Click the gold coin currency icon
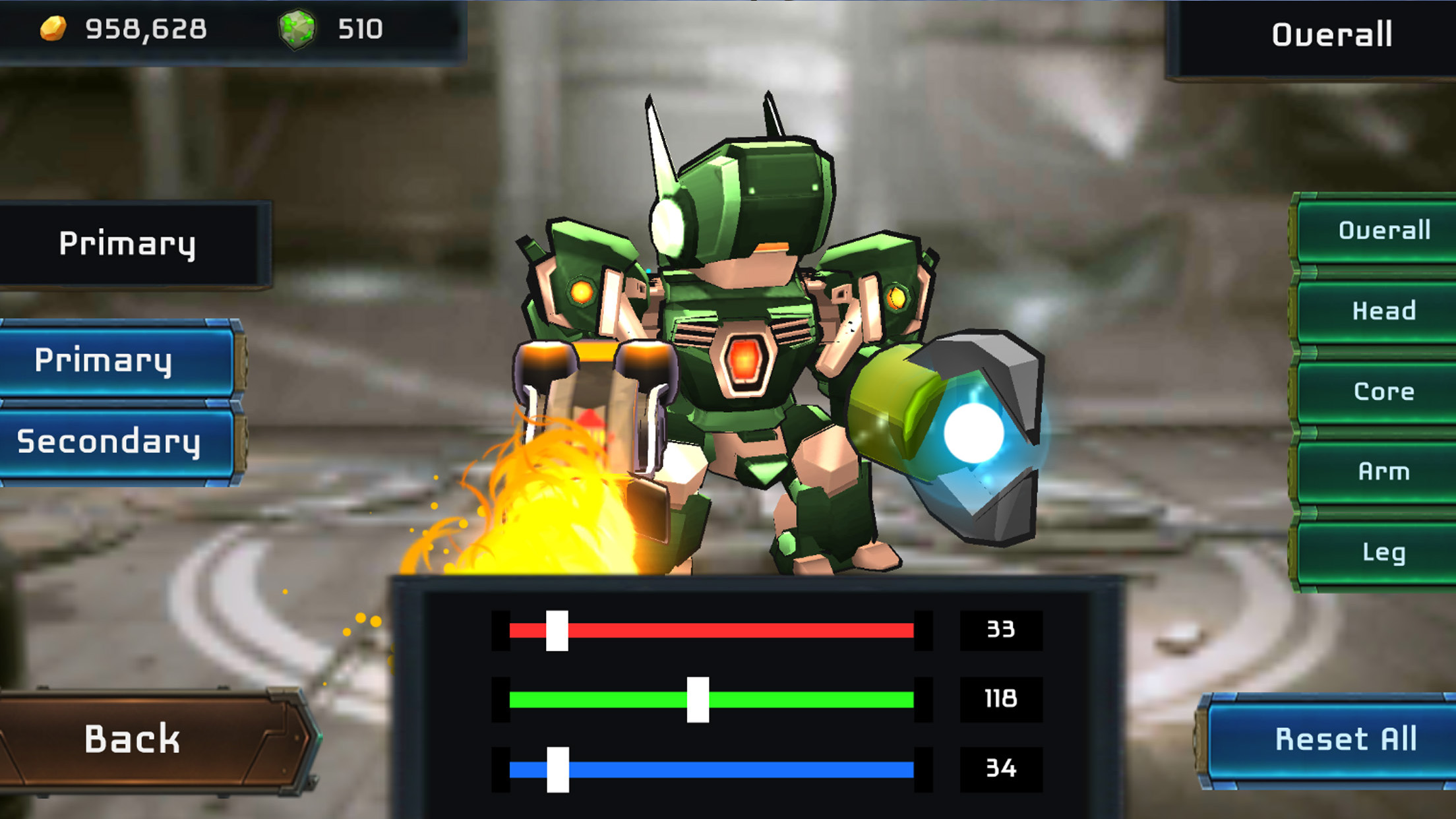 (x=54, y=28)
